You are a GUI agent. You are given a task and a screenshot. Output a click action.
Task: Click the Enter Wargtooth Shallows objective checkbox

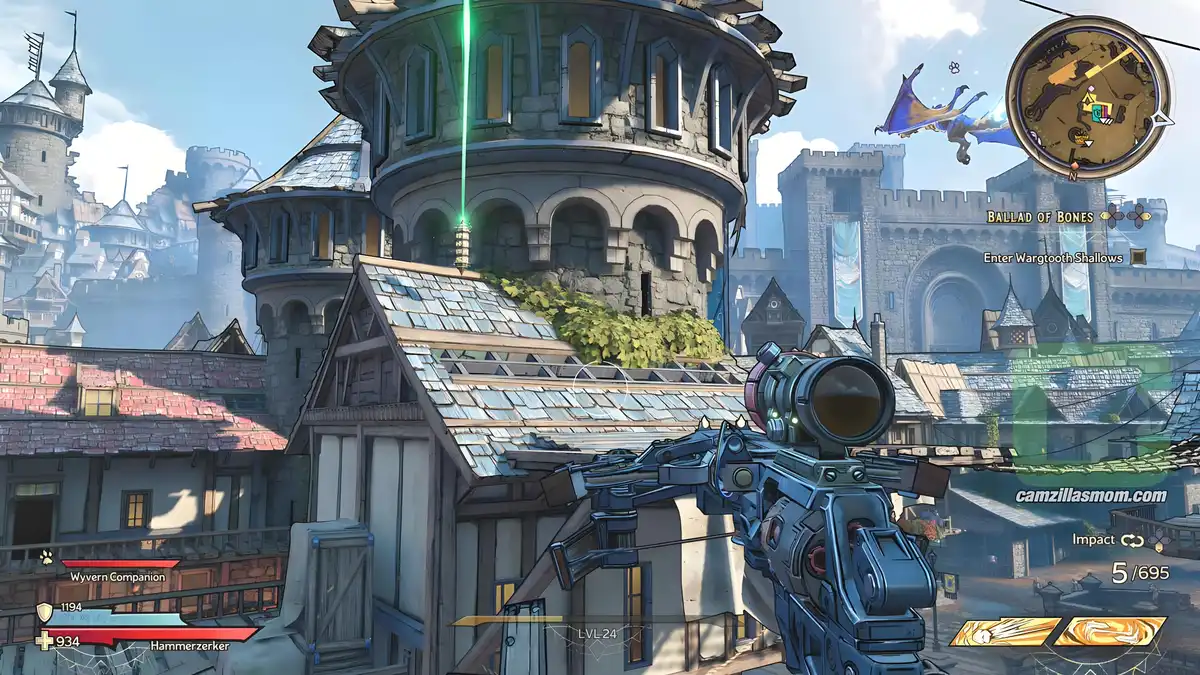pyautogui.click(x=1138, y=258)
